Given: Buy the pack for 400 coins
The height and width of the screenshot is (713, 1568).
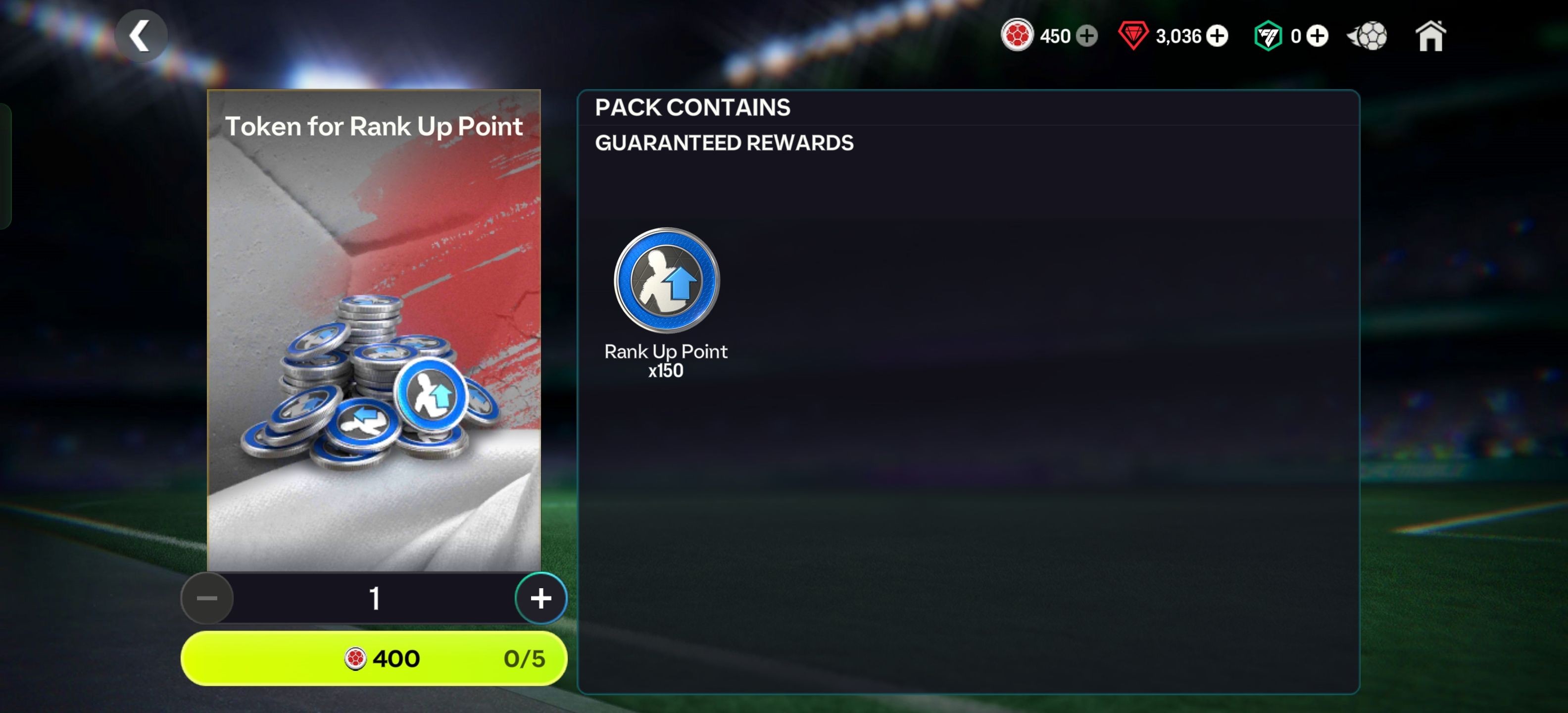Looking at the screenshot, I should tap(374, 658).
